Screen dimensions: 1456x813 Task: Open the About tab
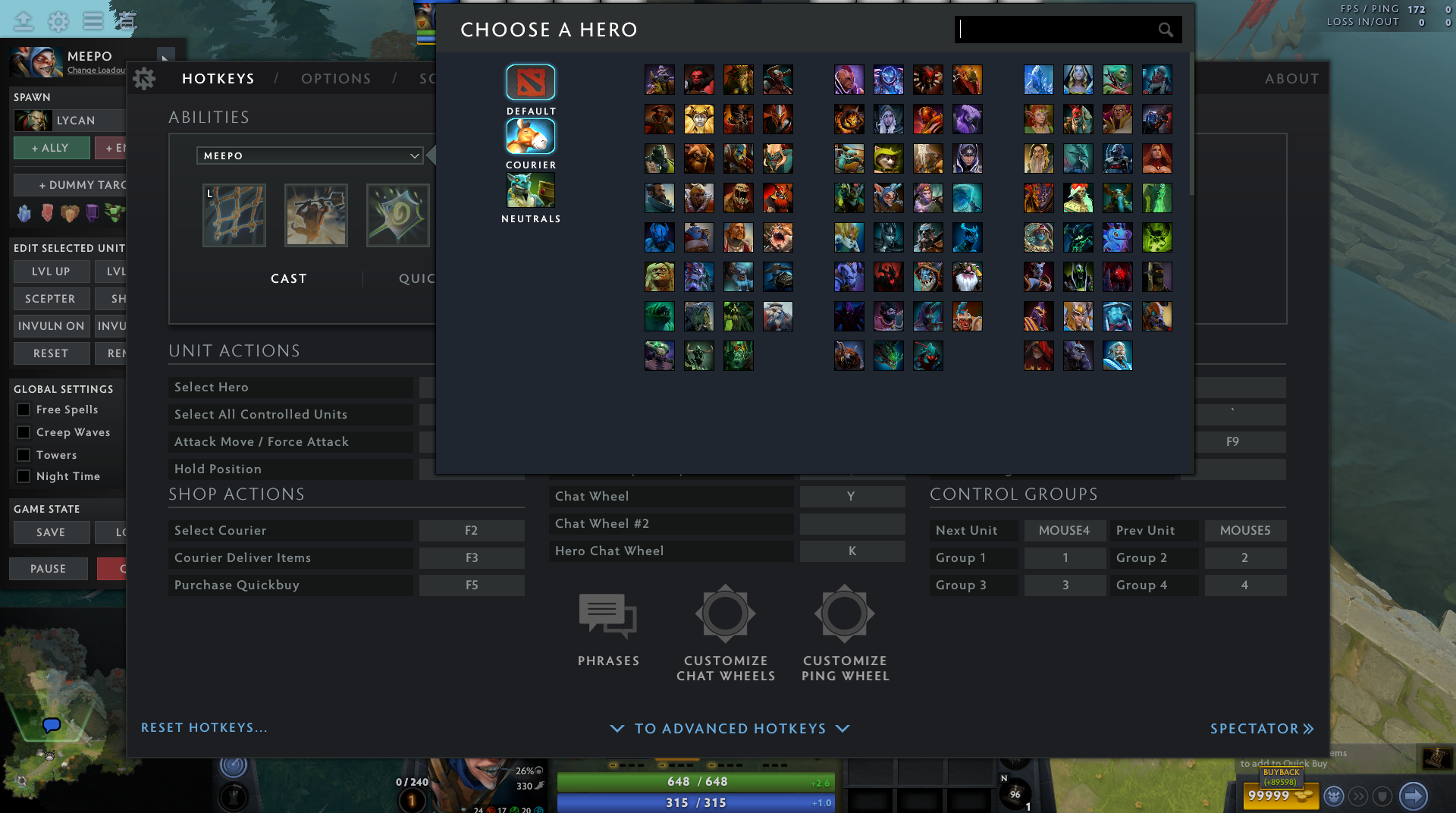[x=1291, y=78]
